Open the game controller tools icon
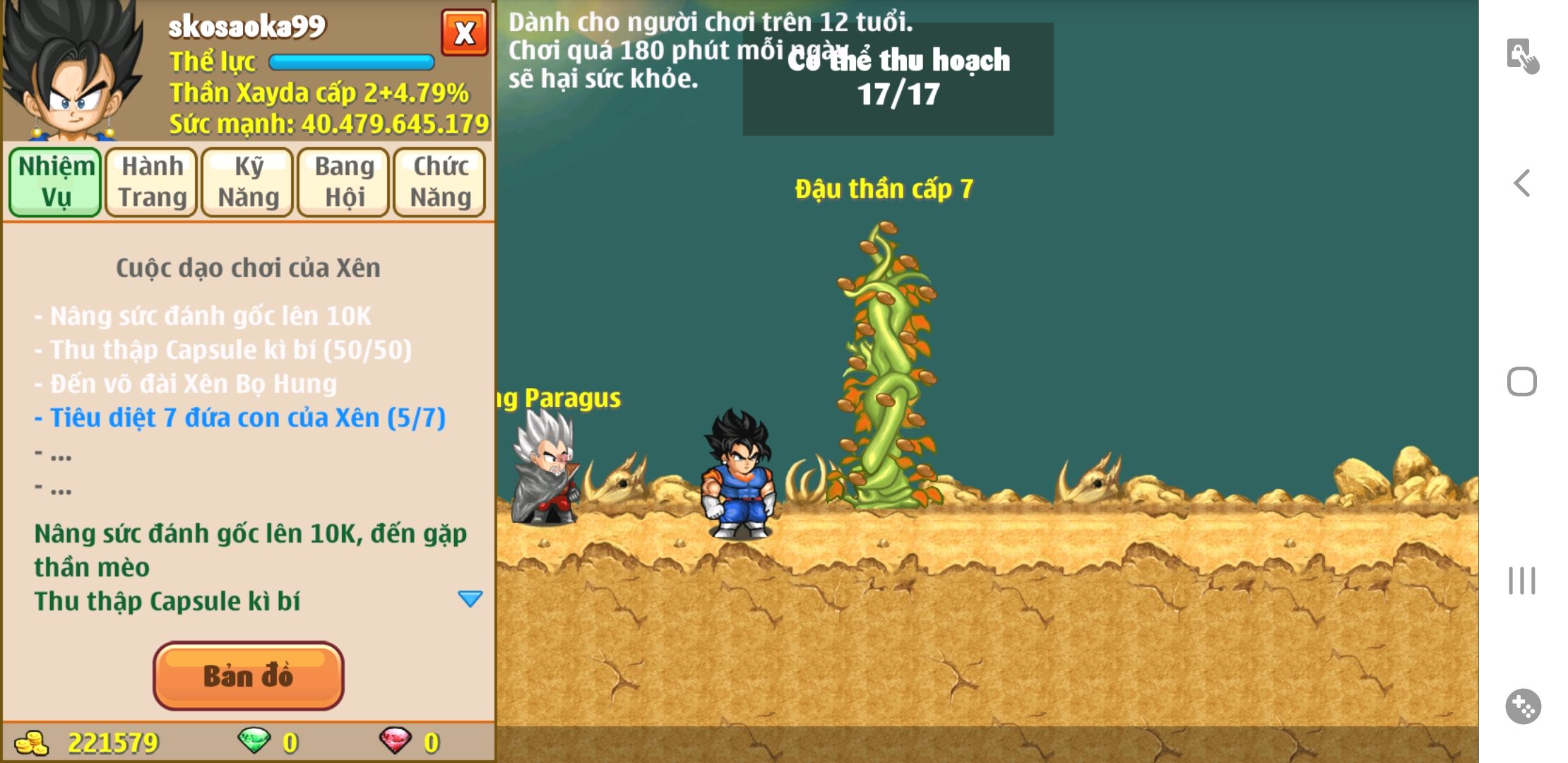Image resolution: width=1568 pixels, height=763 pixels. (x=1523, y=706)
